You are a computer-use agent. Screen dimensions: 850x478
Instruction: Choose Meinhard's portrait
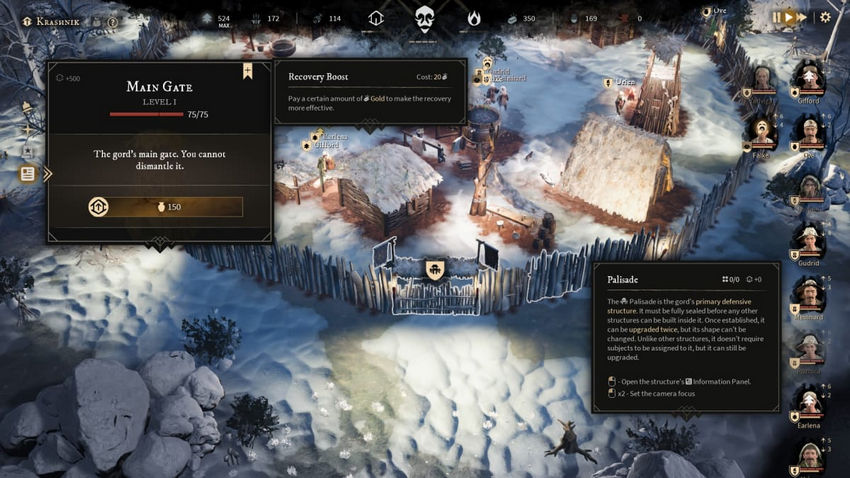tap(808, 295)
